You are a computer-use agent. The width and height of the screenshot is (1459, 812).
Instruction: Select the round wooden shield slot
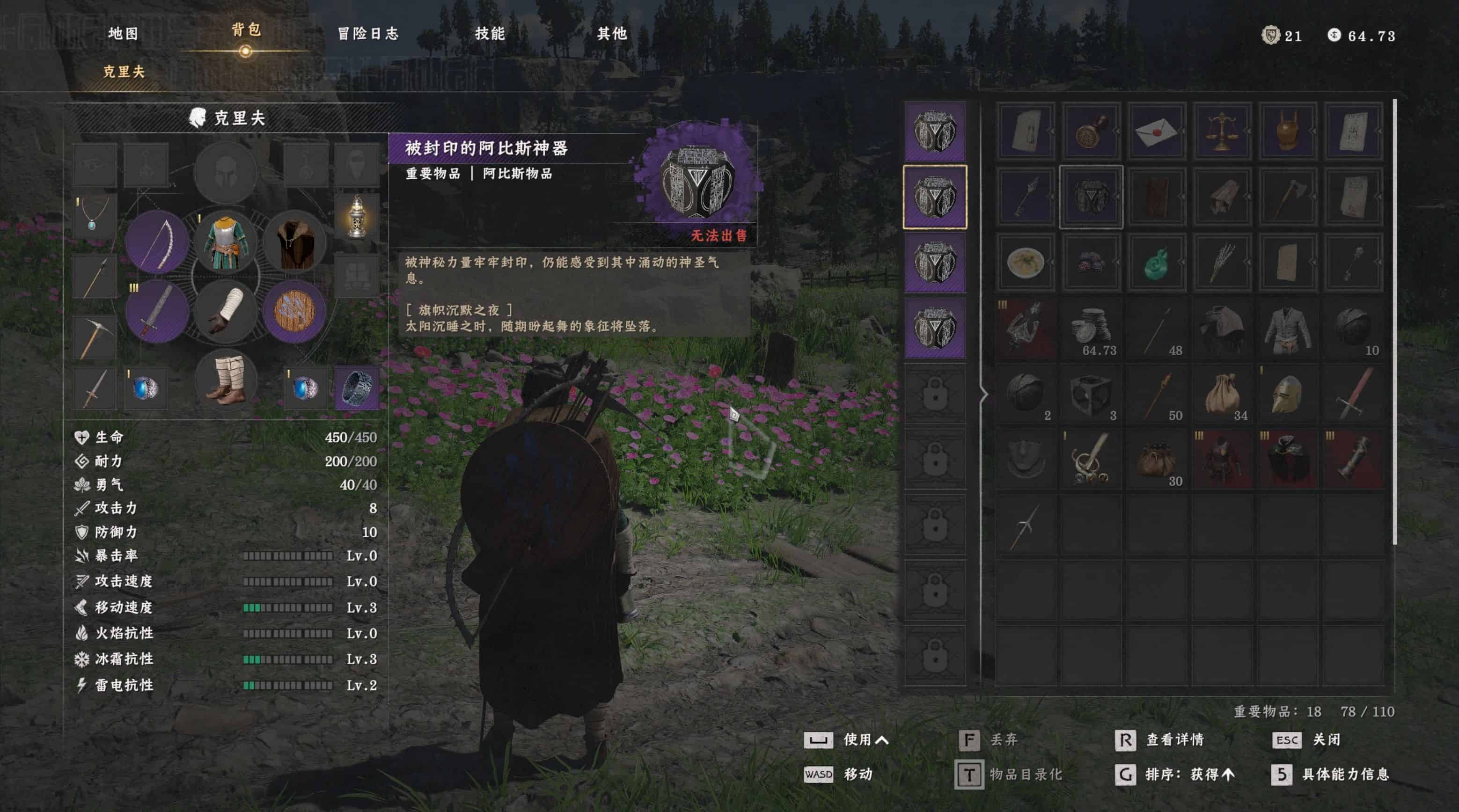pyautogui.click(x=294, y=311)
